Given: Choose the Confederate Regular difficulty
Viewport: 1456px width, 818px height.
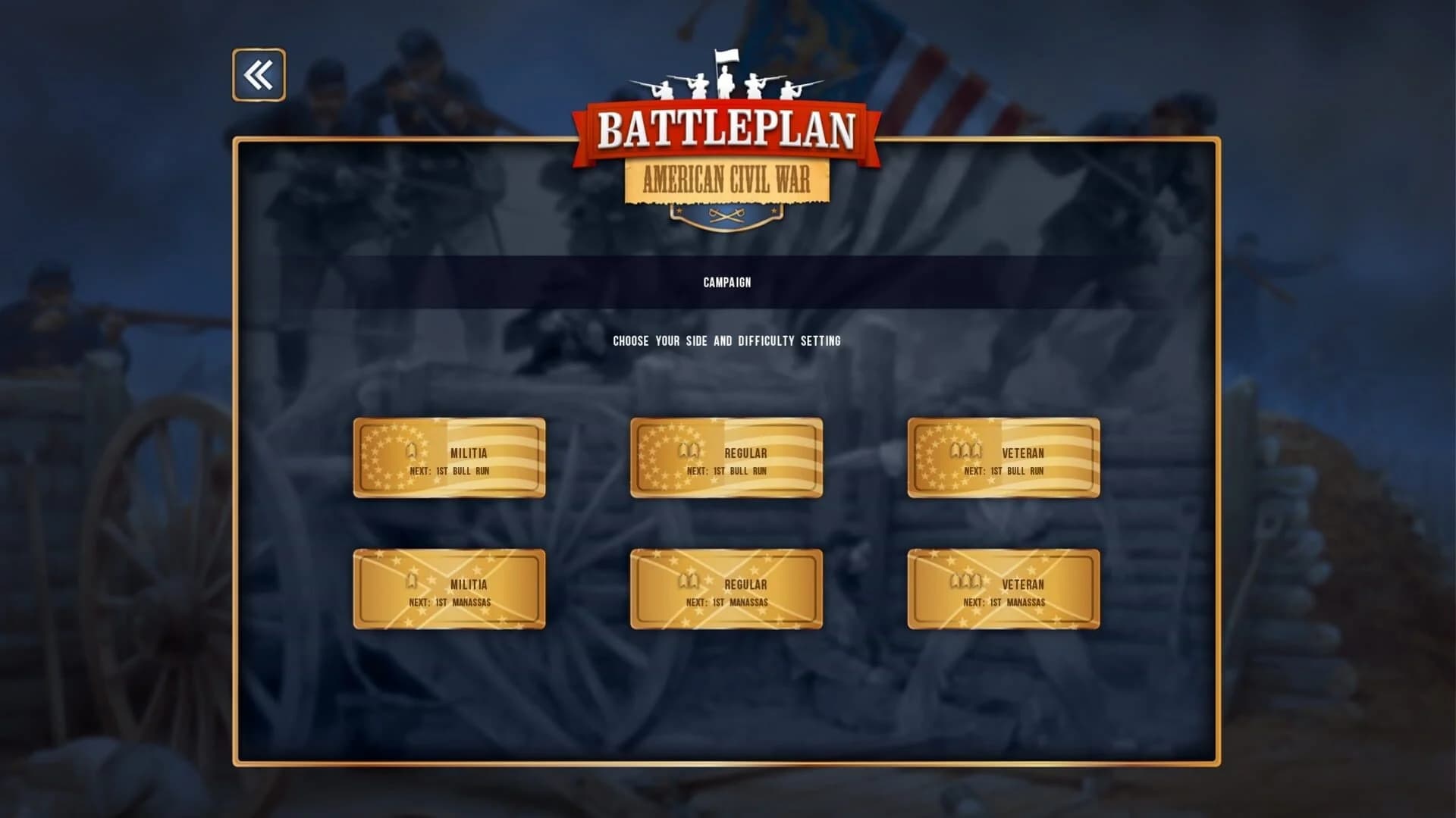Looking at the screenshot, I should pos(726,589).
